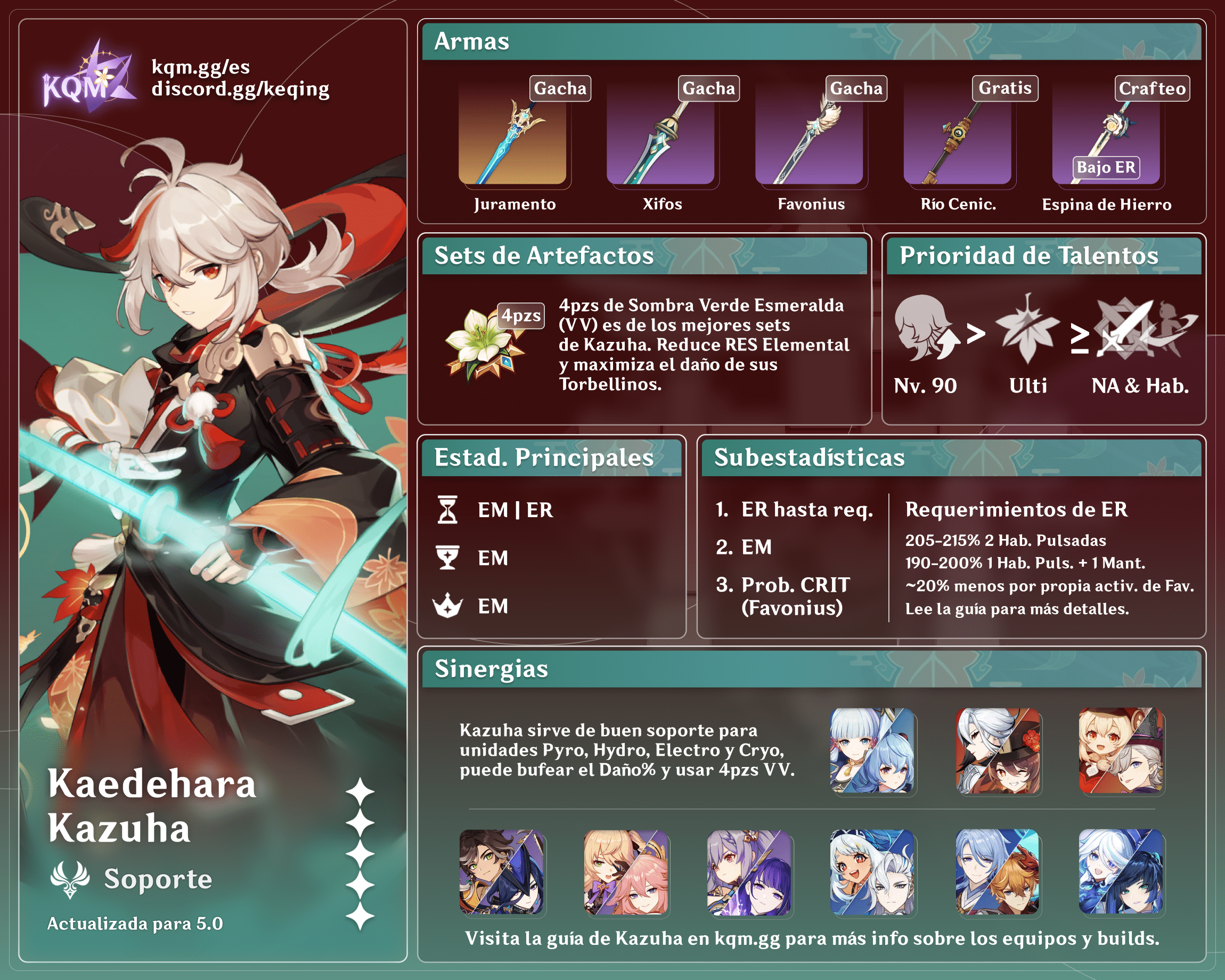Viewport: 1225px width, 980px height.
Task: Follow the discord.gg/keqing link
Action: pyautogui.click(x=240, y=89)
